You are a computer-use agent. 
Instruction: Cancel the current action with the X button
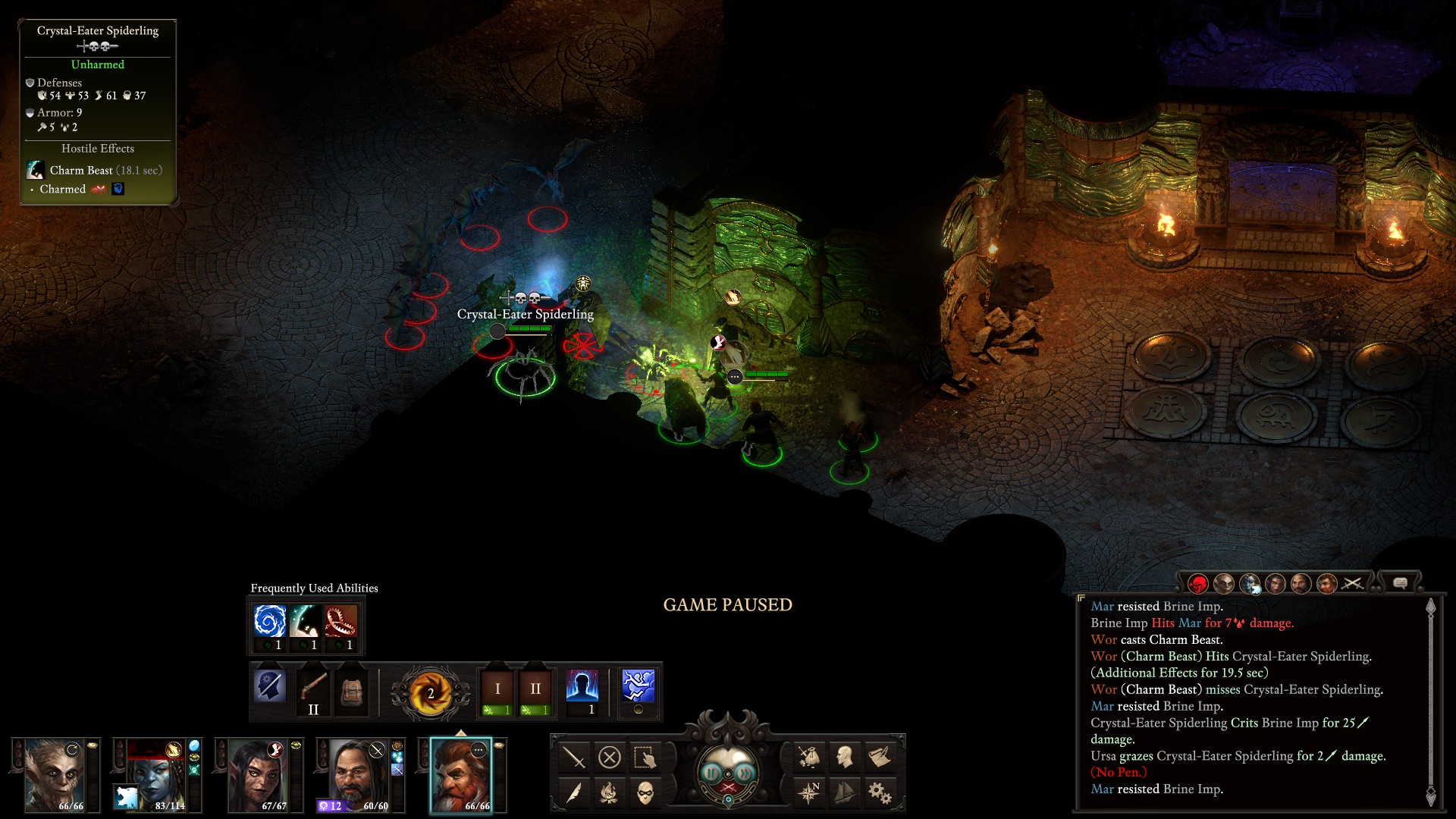click(x=609, y=757)
